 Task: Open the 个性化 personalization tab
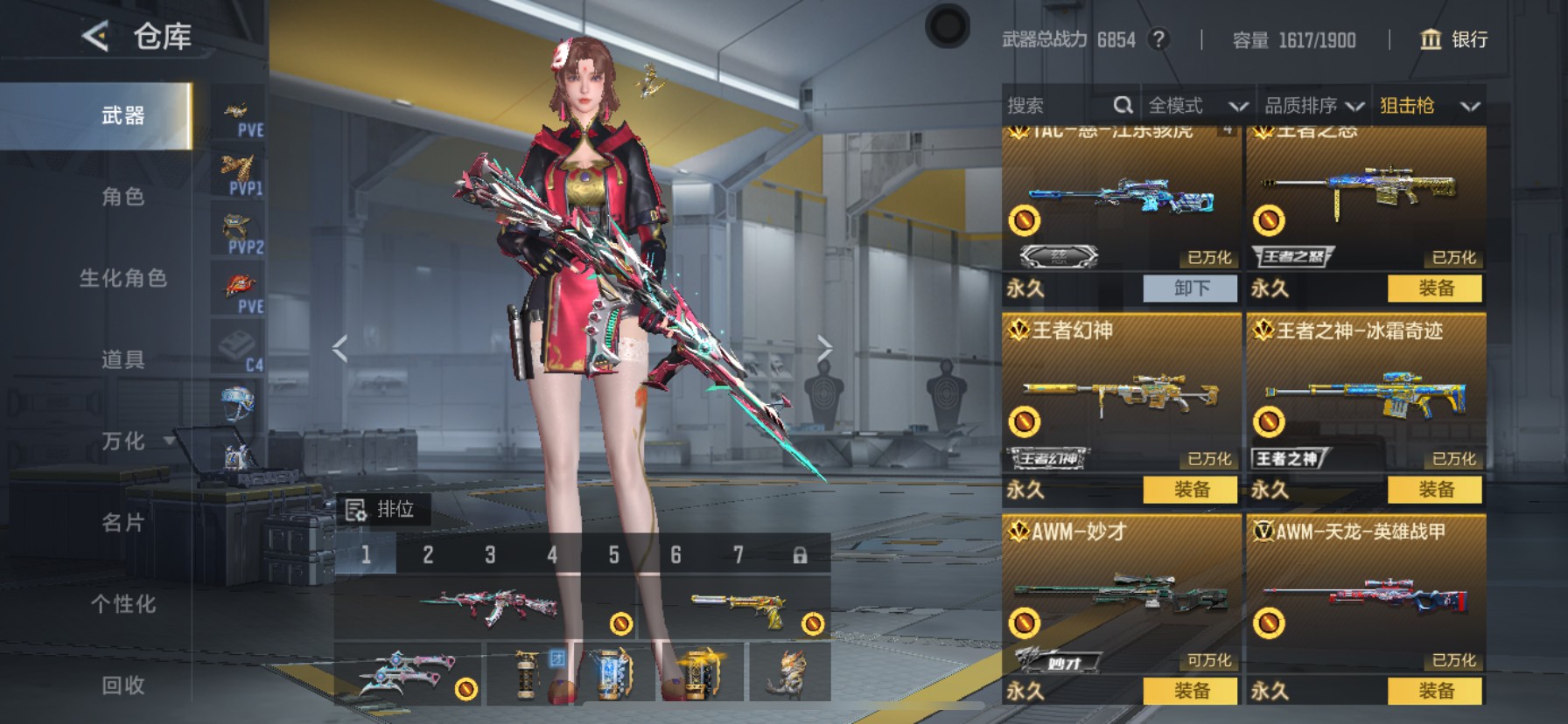(x=123, y=604)
